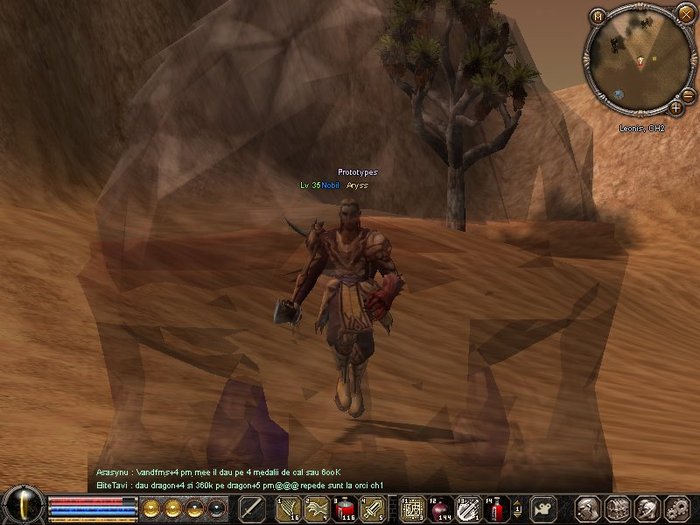This screenshot has height=525, width=700.
Task: Open the inventory chest button
Action: click(x=616, y=508)
